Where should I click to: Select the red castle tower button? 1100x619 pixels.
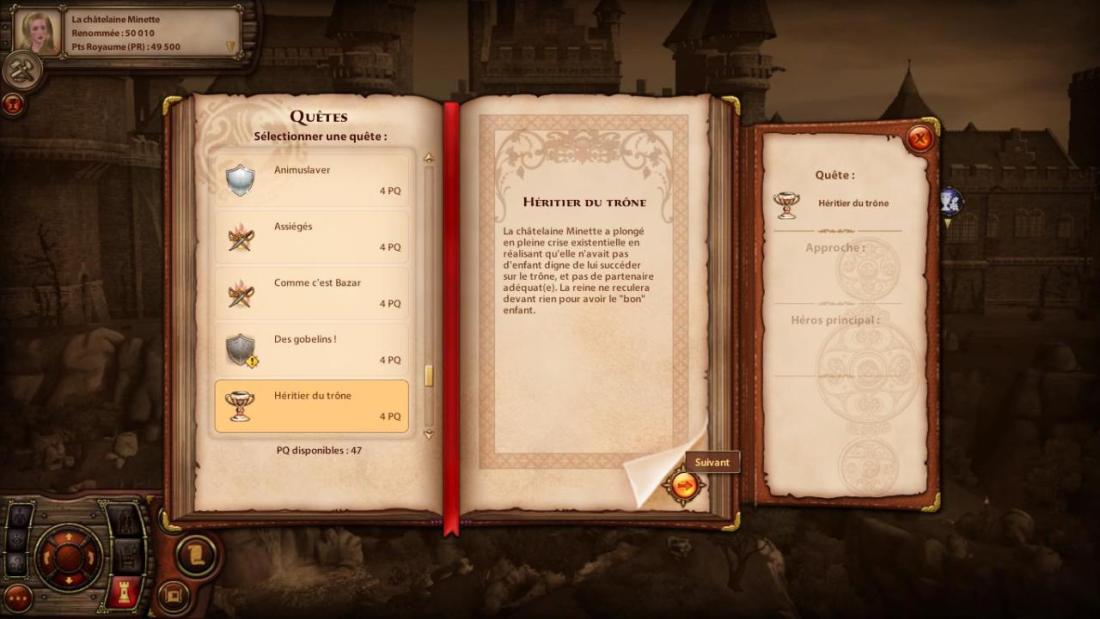tap(125, 591)
